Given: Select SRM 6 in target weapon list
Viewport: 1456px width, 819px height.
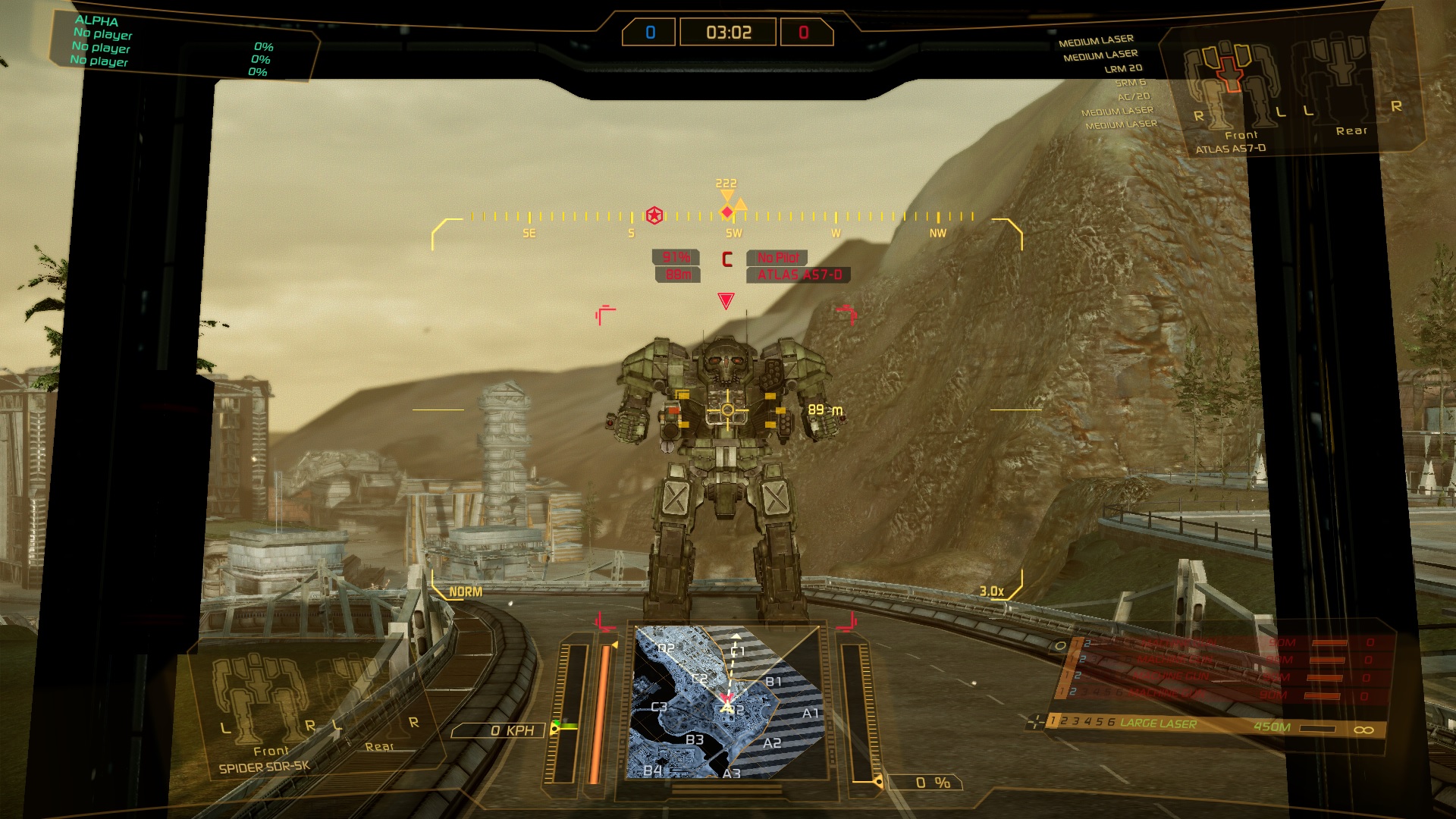Looking at the screenshot, I should pos(1130,83).
